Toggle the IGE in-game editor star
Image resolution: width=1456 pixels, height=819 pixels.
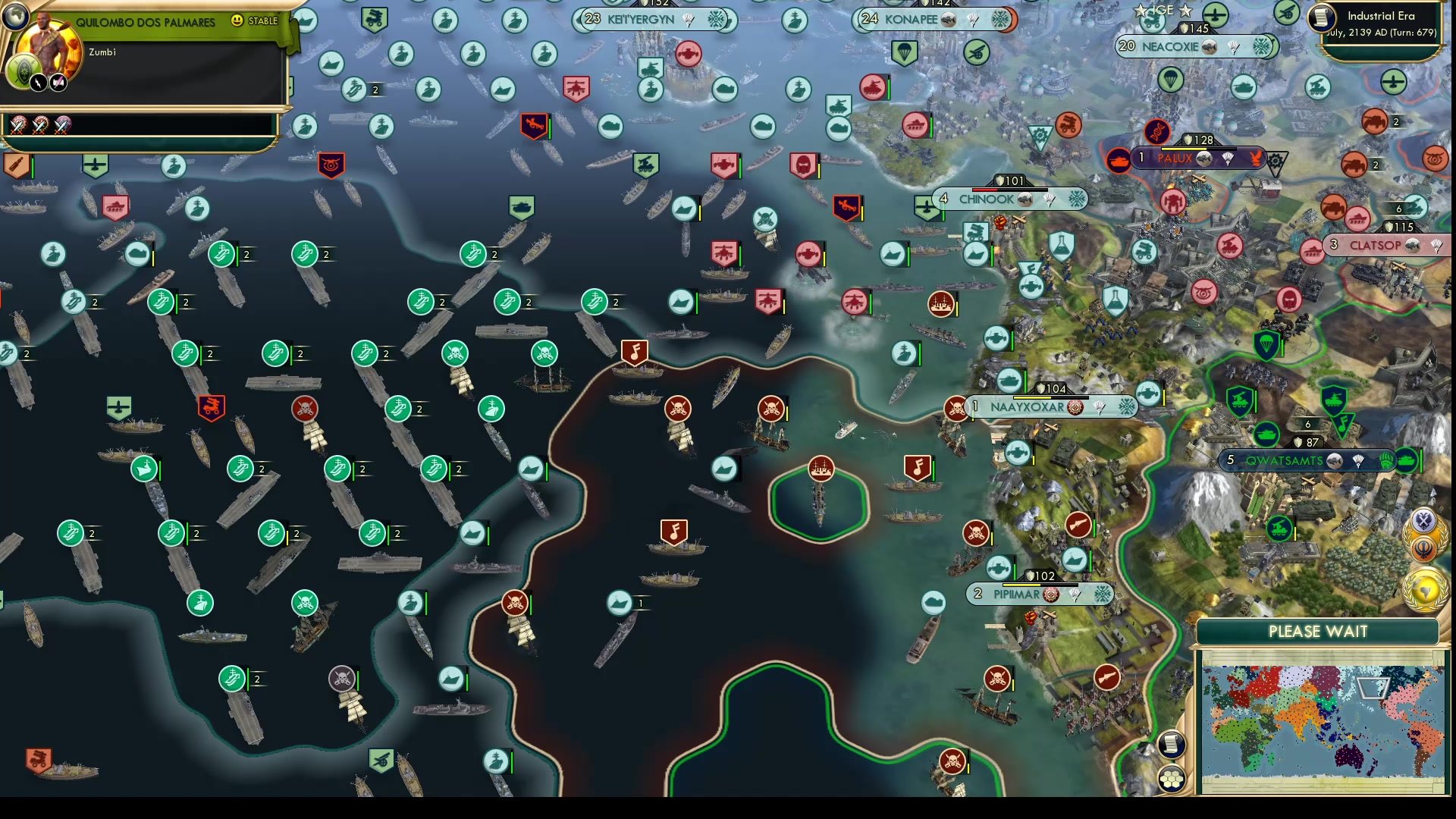pos(1142,11)
